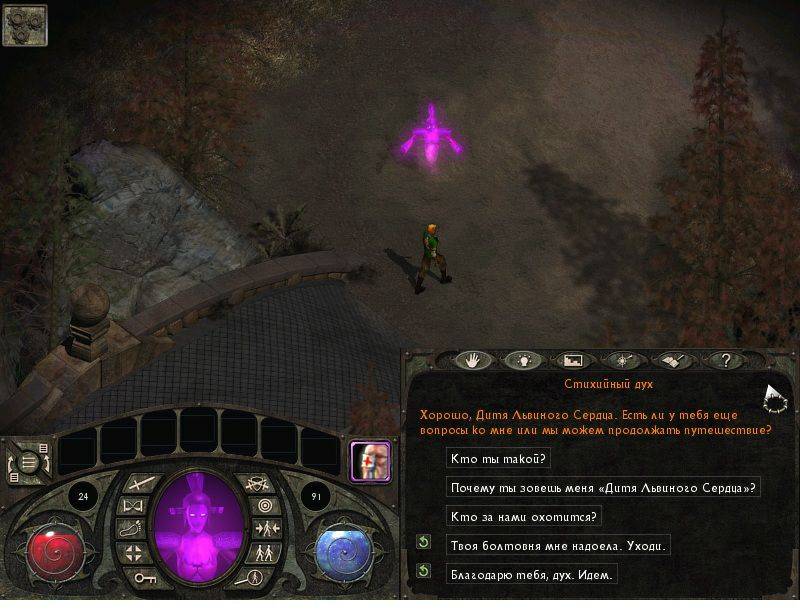Viewport: 800px width, 614px height.
Task: Open the question mark help tab
Action: pyautogui.click(x=723, y=360)
